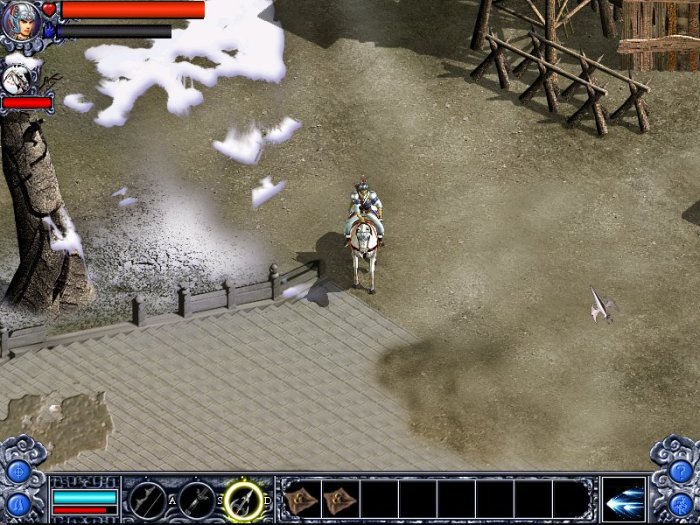
Task: Click the hero portrait with helmet
Action: click(20, 22)
